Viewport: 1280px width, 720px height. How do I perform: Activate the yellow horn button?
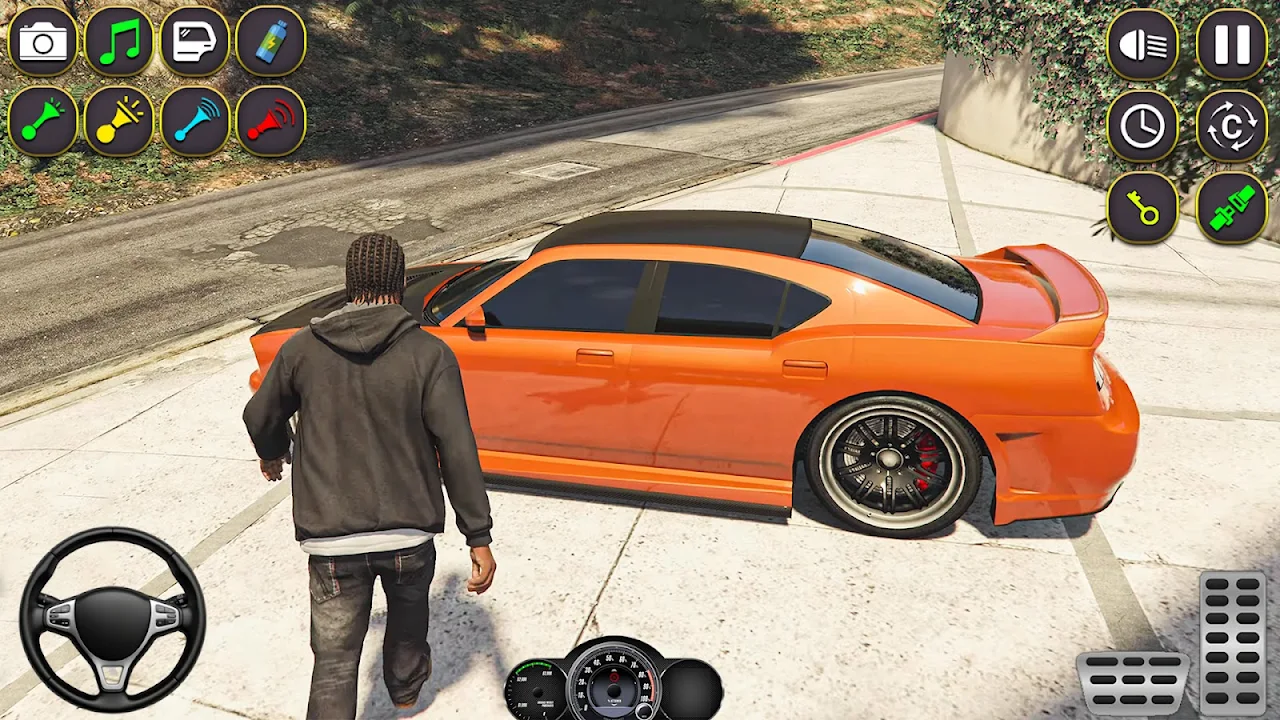pyautogui.click(x=119, y=121)
